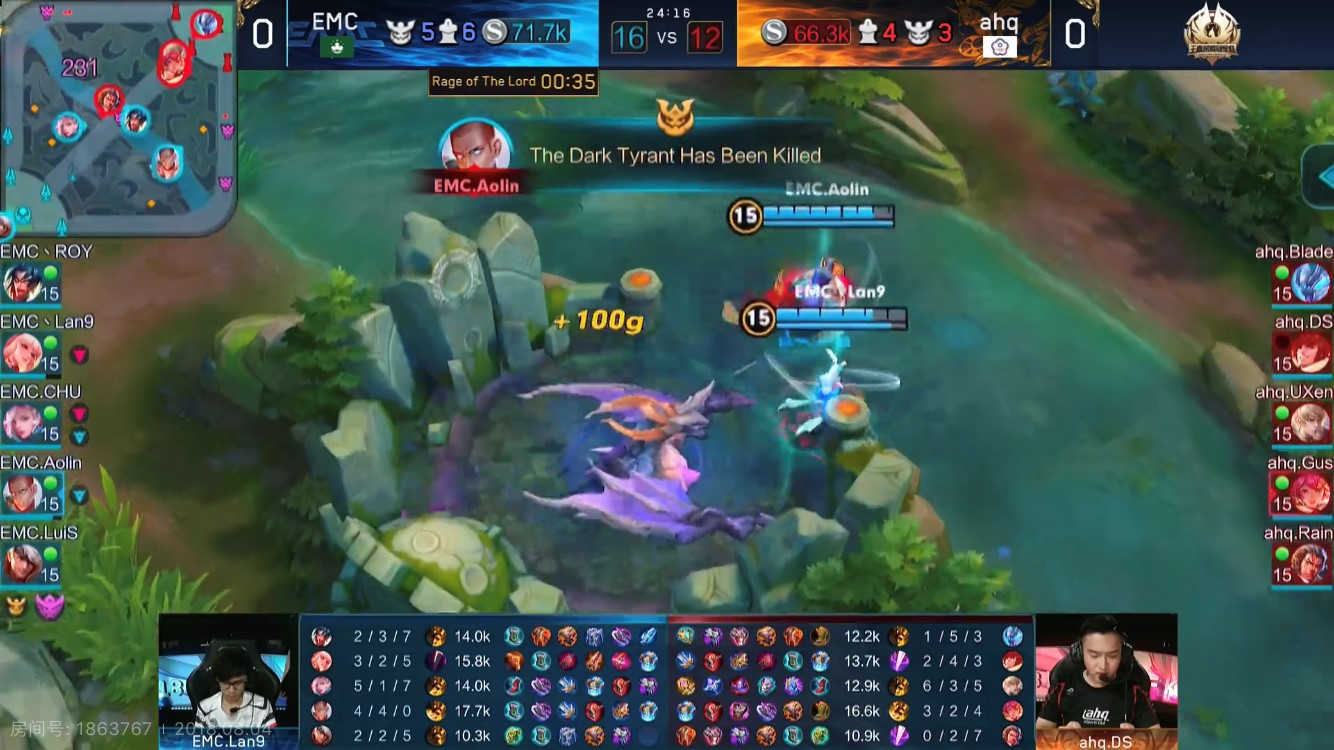Click the ahq.DS player webcam thumbnail
Image resolution: width=1334 pixels, height=750 pixels.
coord(1106,680)
